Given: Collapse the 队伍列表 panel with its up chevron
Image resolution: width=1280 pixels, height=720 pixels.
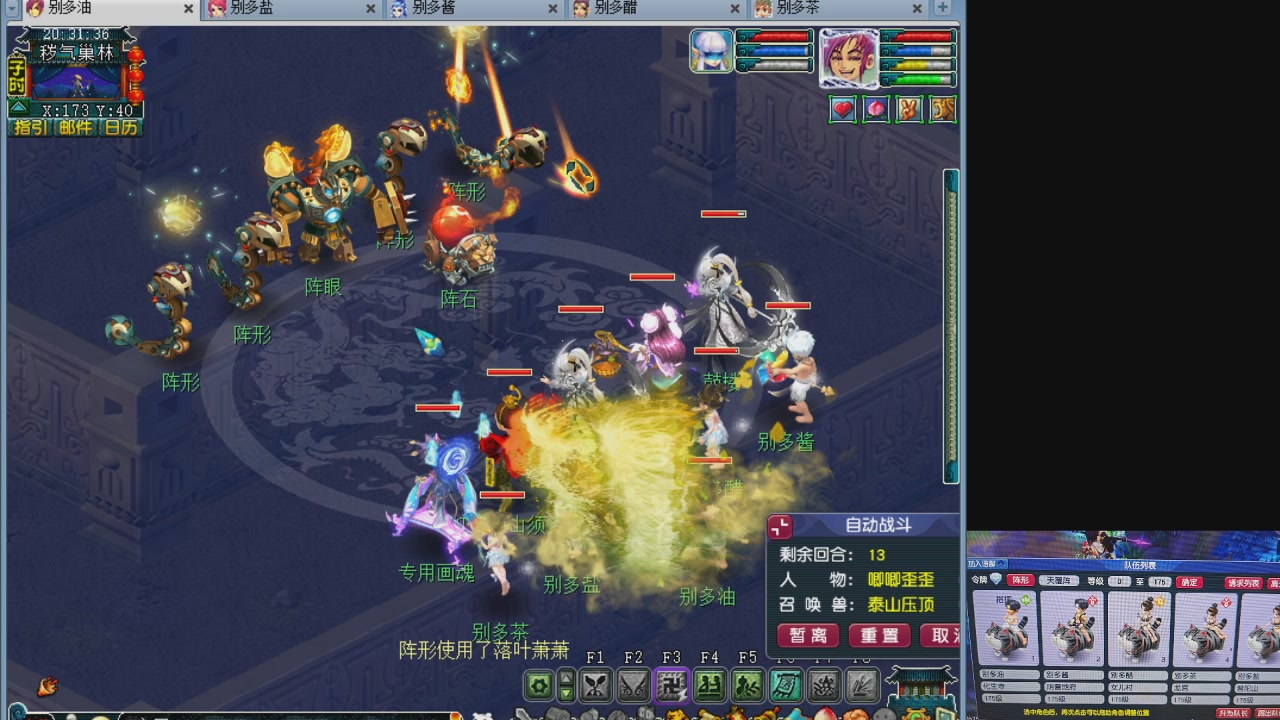Looking at the screenshot, I should (x=1002, y=564).
